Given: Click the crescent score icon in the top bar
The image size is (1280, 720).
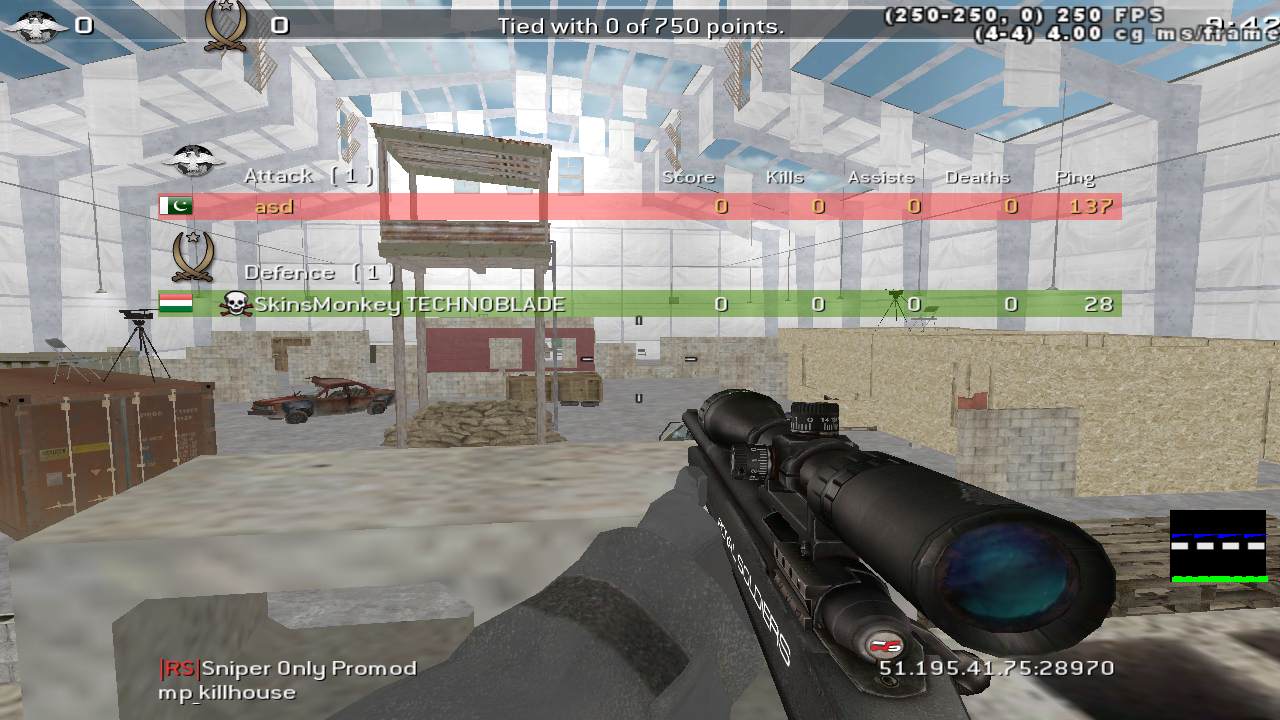Looking at the screenshot, I should click(228, 23).
